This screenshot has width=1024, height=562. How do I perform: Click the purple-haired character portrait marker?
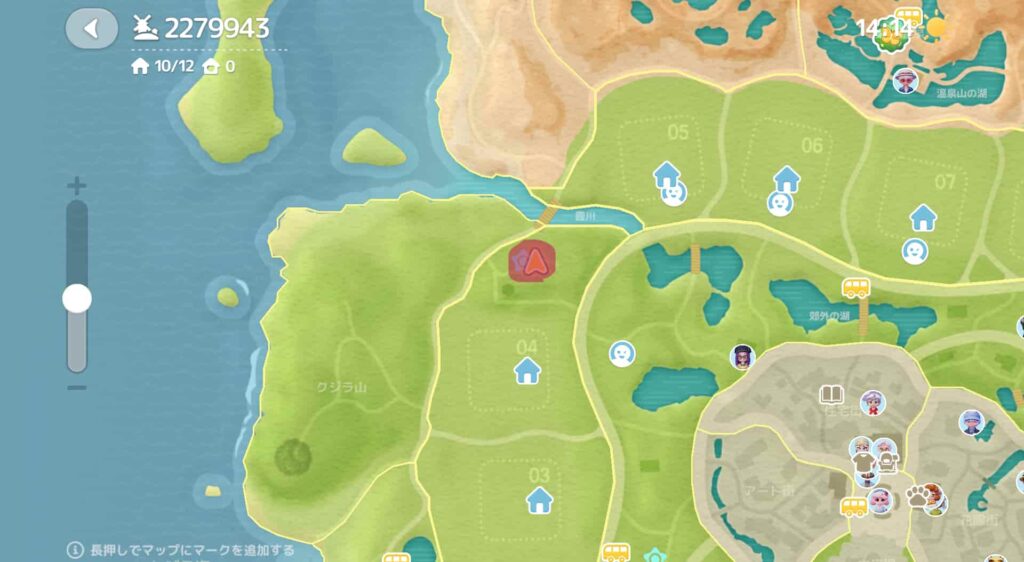point(742,357)
